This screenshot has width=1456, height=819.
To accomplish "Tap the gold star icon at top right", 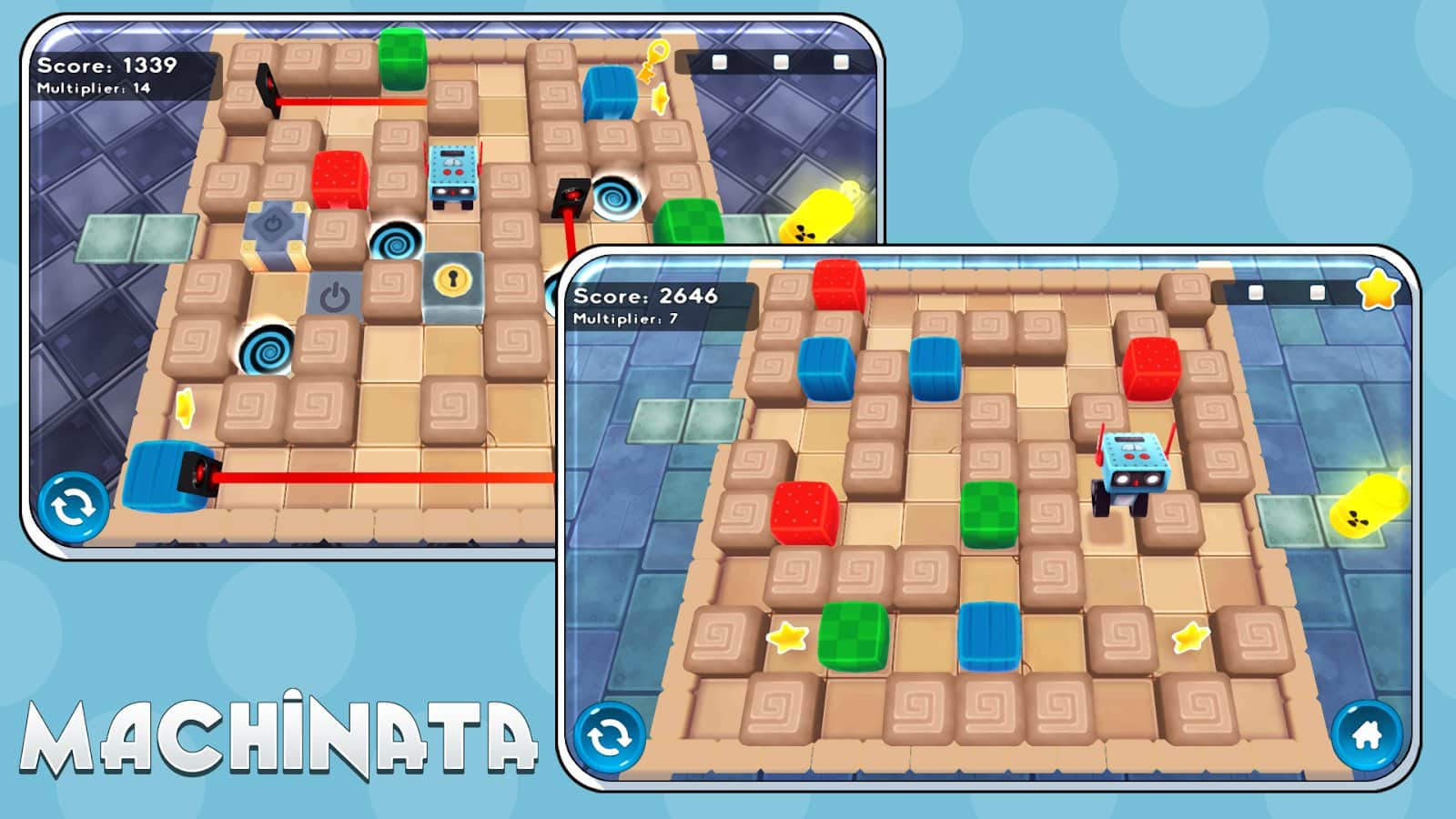I will [1380, 291].
